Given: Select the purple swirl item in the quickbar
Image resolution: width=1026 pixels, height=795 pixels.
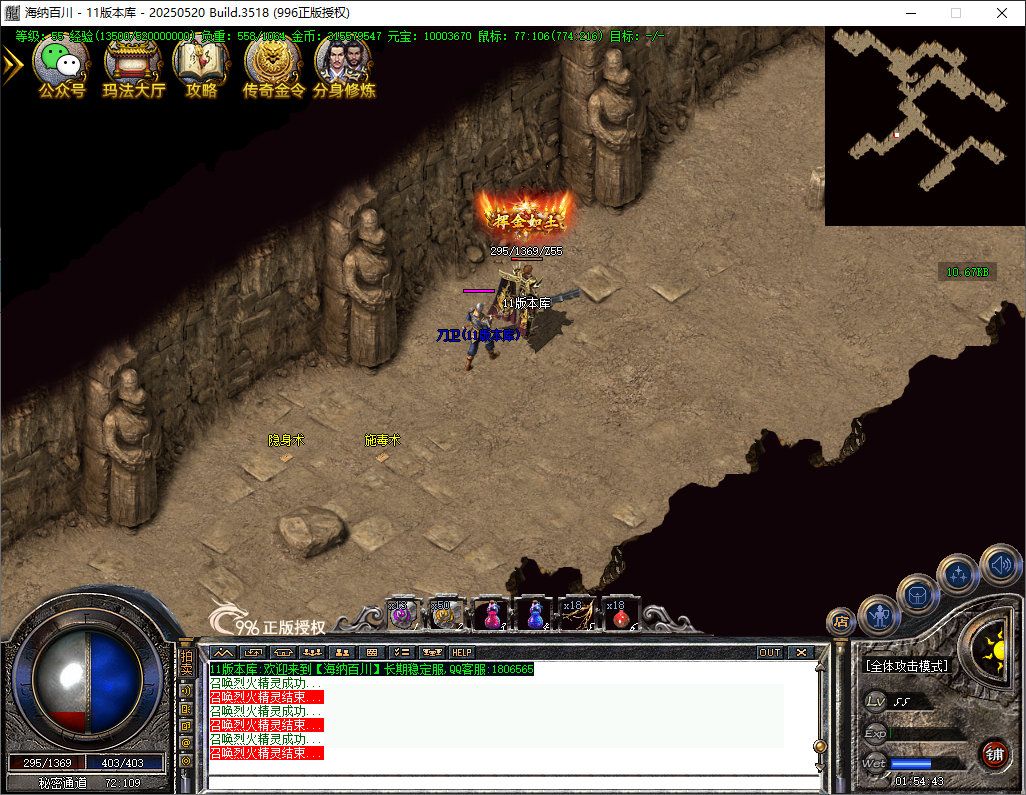Looking at the screenshot, I should (402, 614).
